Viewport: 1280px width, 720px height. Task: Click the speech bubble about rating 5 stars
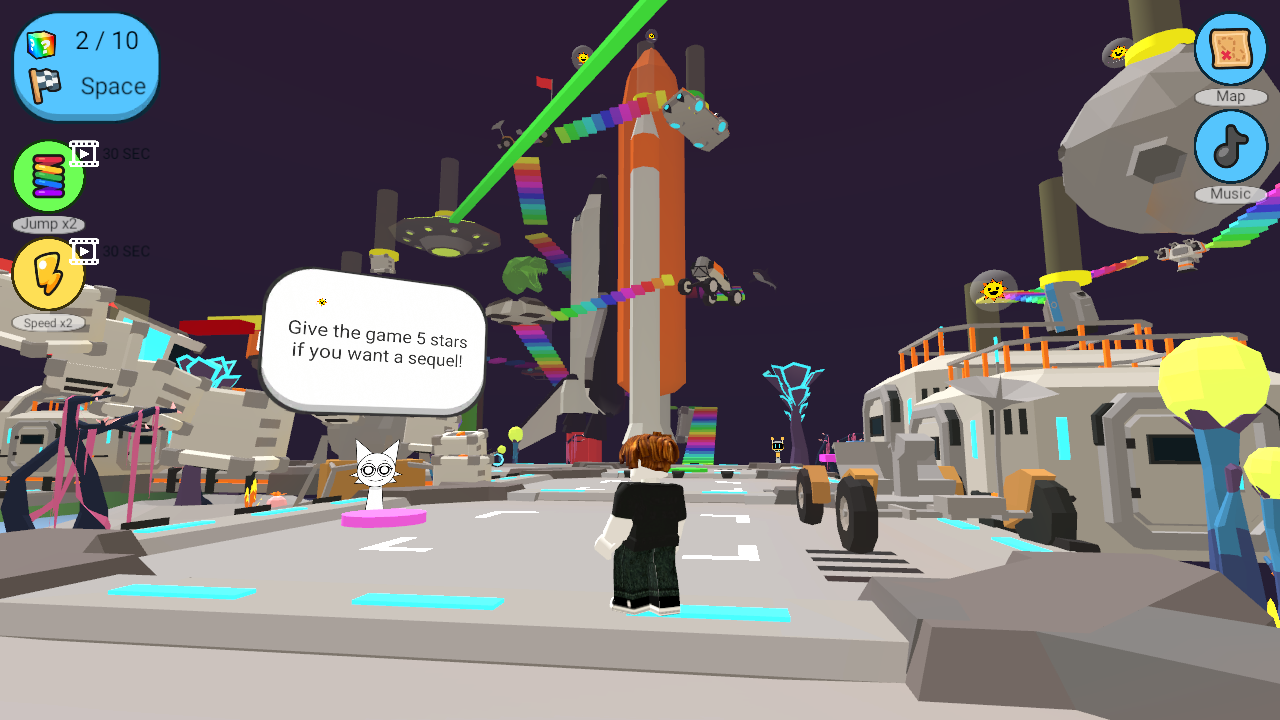(372, 340)
